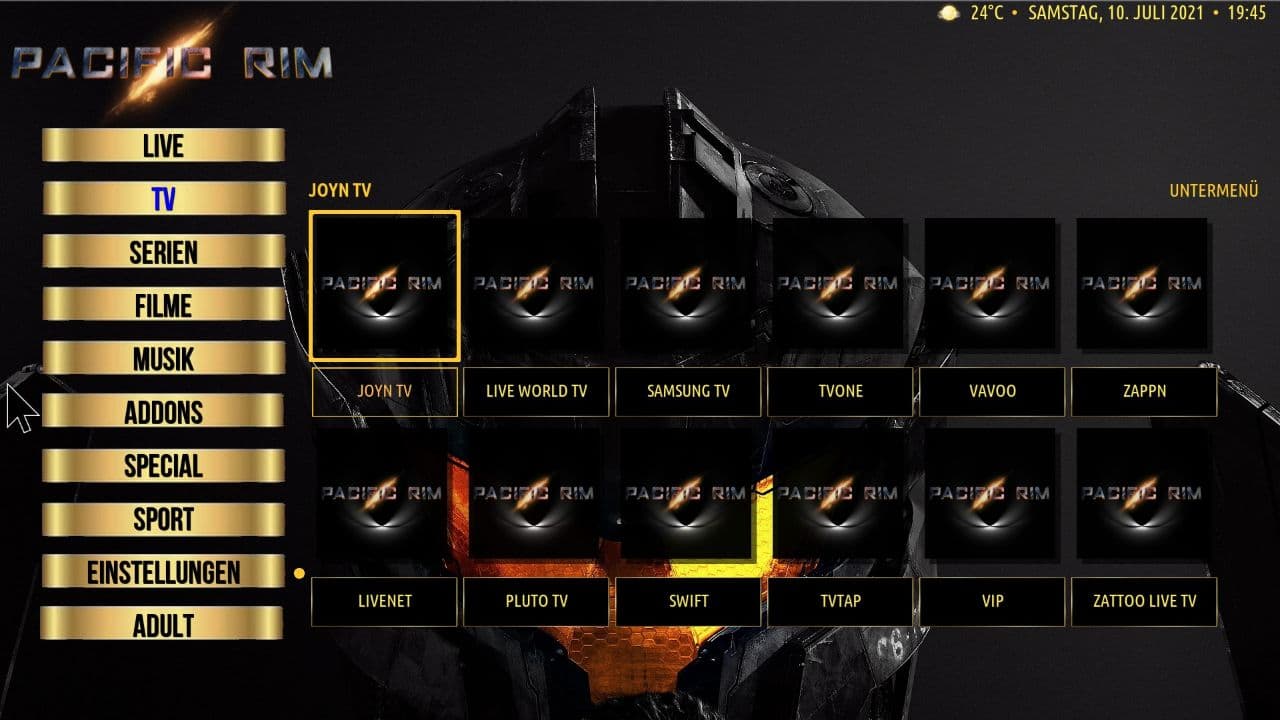Go to the FILME menu
This screenshot has height=720, width=1280.
click(163, 305)
